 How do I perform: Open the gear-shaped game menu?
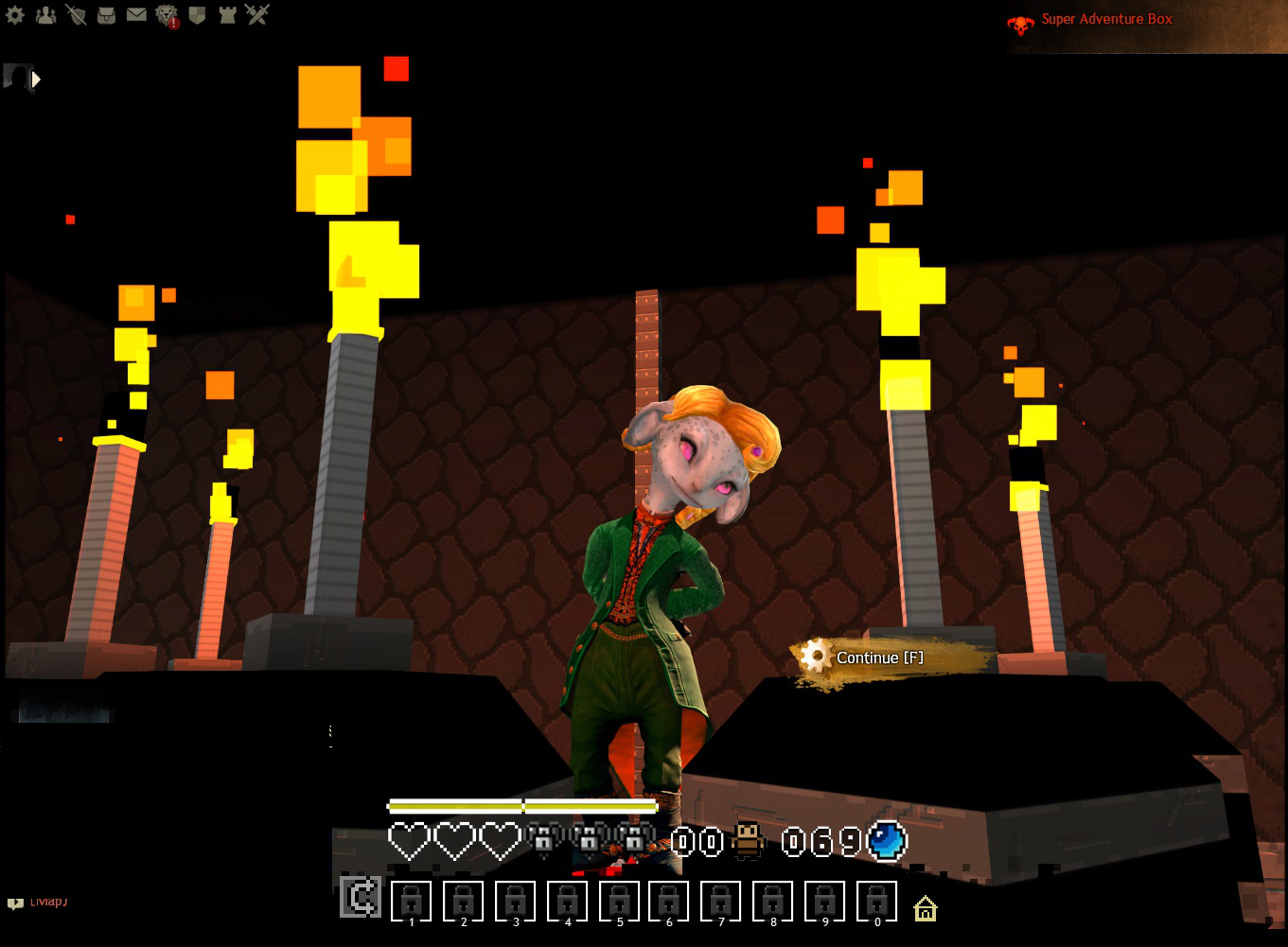pos(15,15)
